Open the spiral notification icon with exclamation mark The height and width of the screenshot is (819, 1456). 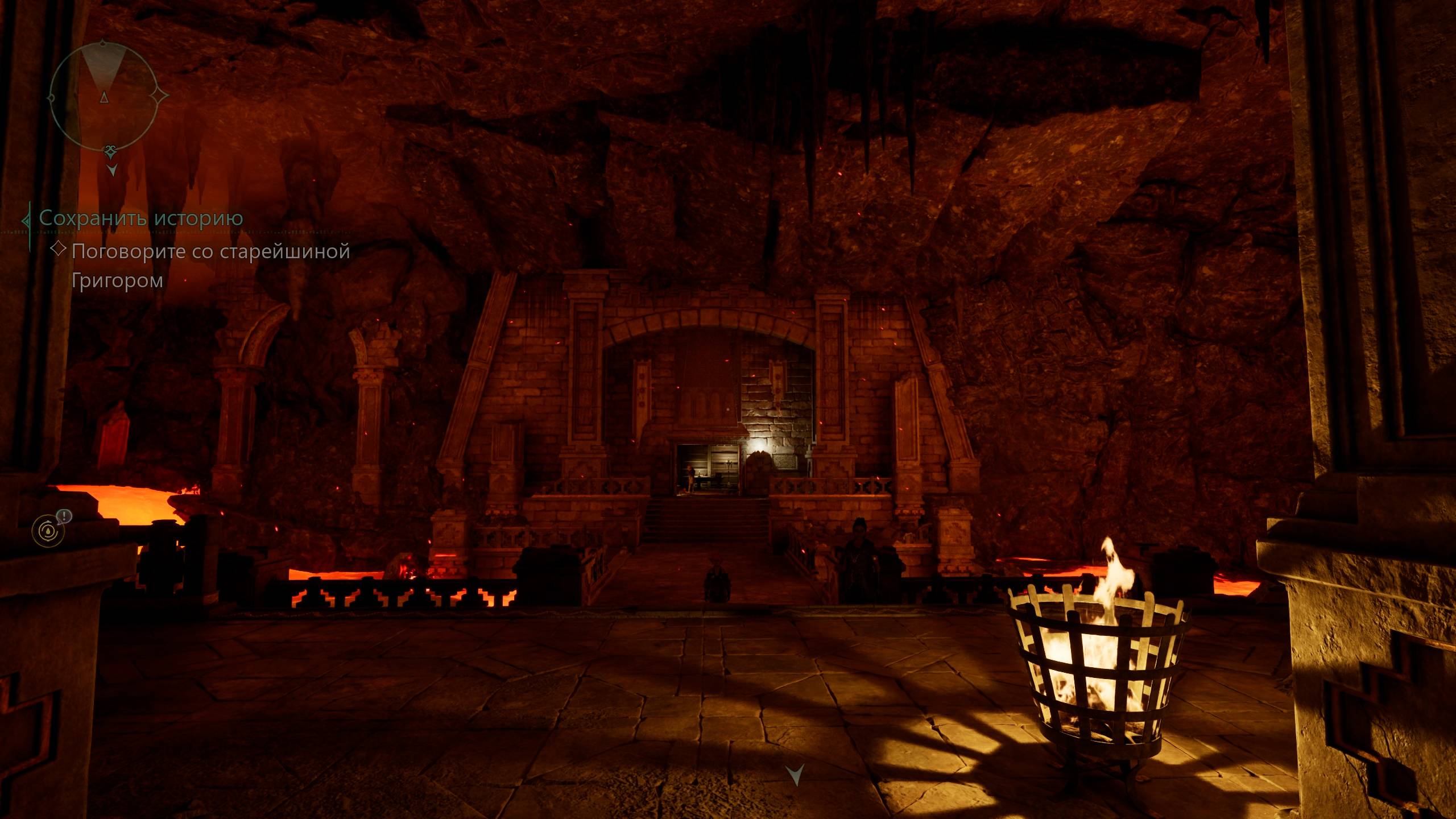click(48, 531)
